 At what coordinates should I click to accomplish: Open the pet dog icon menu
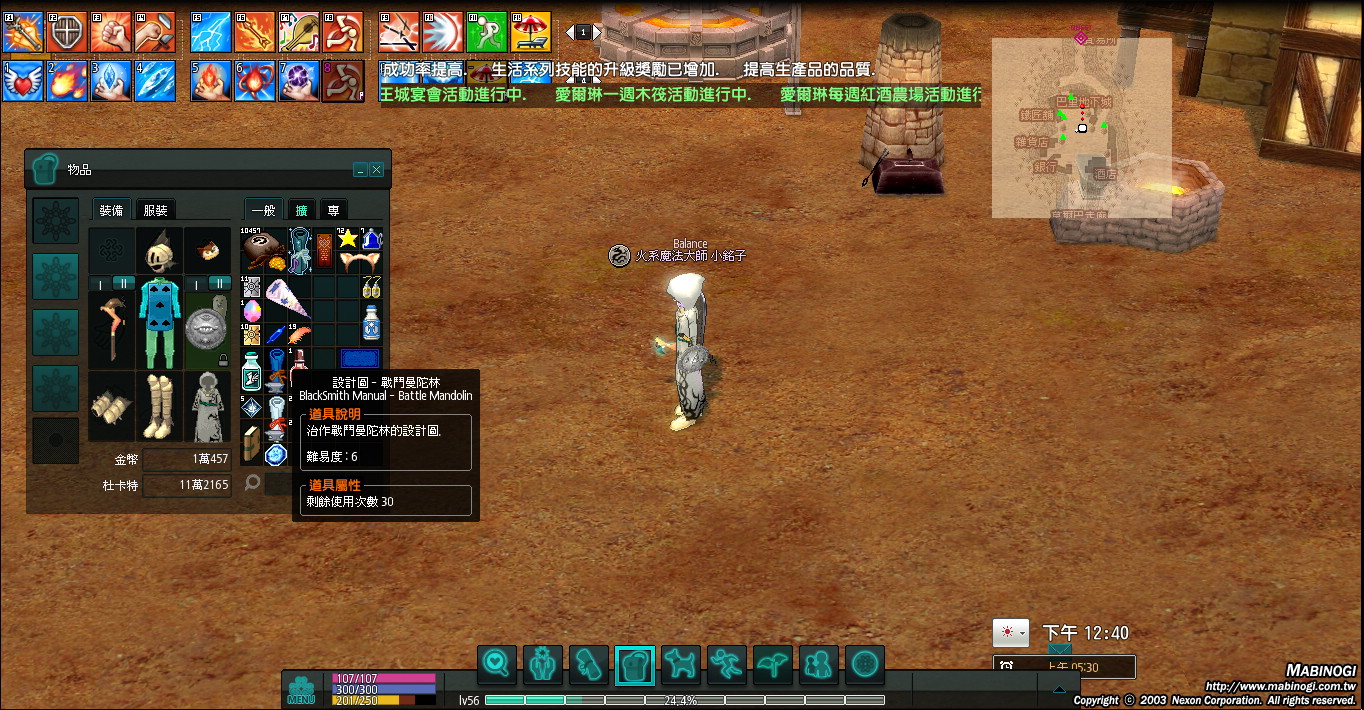point(681,663)
